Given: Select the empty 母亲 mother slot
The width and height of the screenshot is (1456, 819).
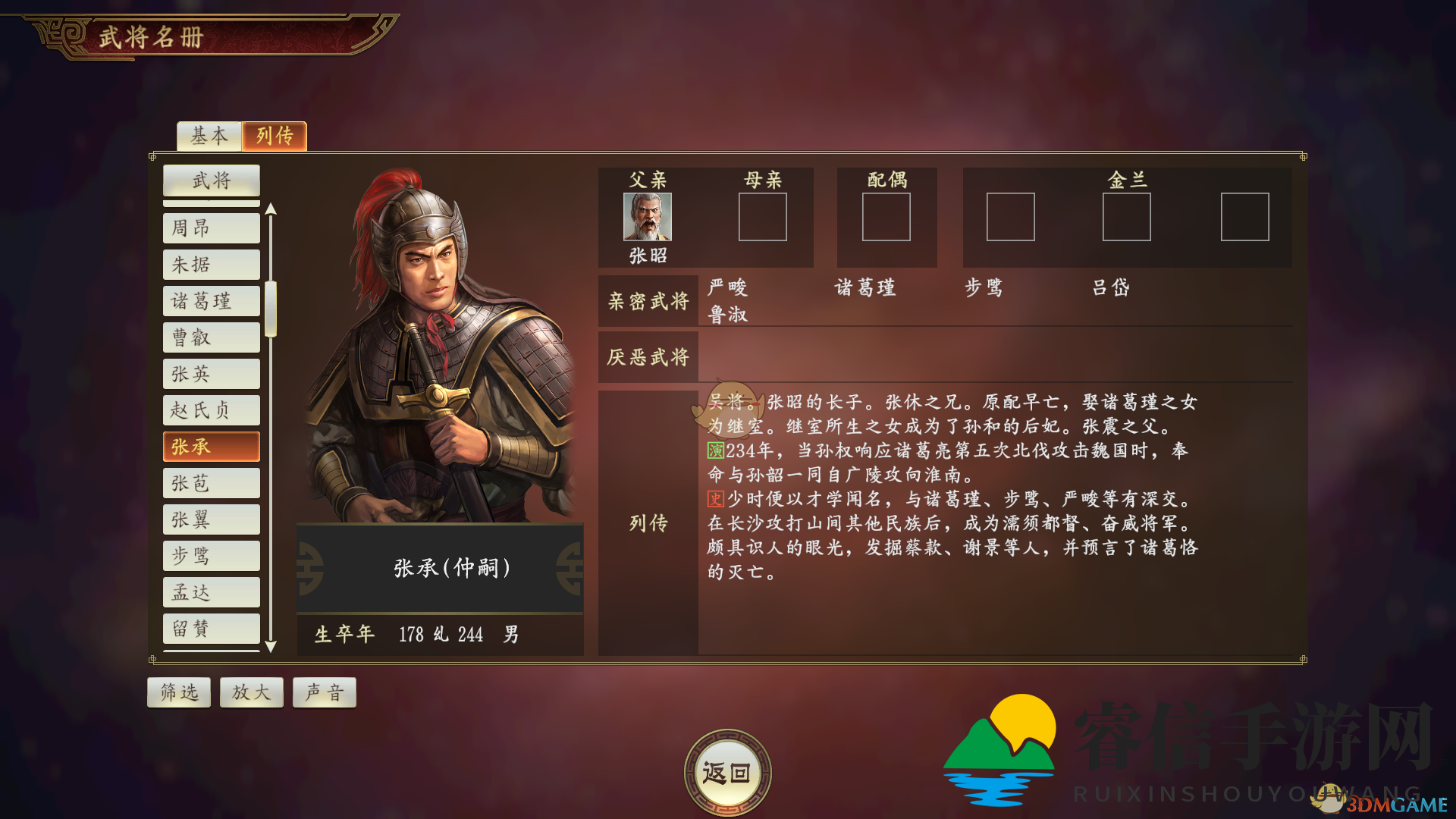Looking at the screenshot, I should (x=762, y=218).
